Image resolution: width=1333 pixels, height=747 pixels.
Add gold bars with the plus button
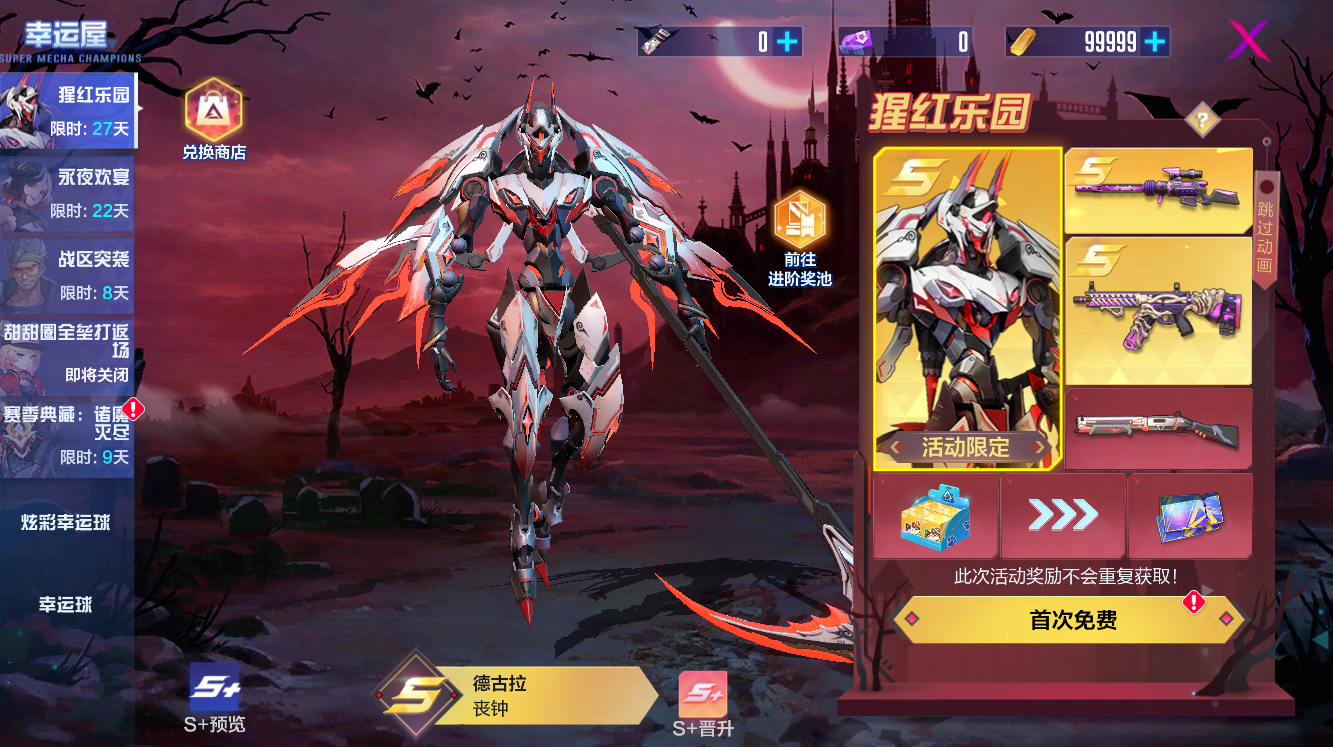click(x=1155, y=41)
